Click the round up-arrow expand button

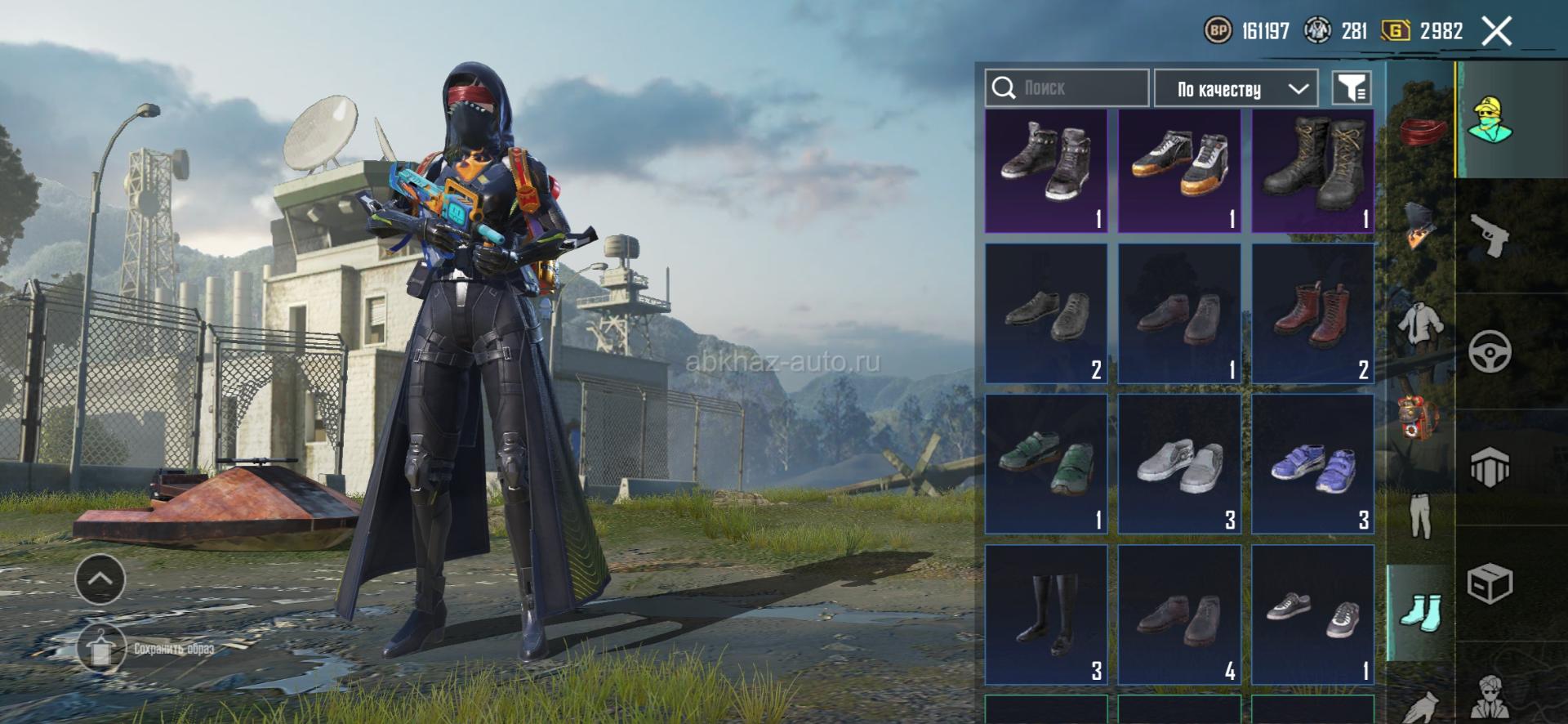point(100,579)
